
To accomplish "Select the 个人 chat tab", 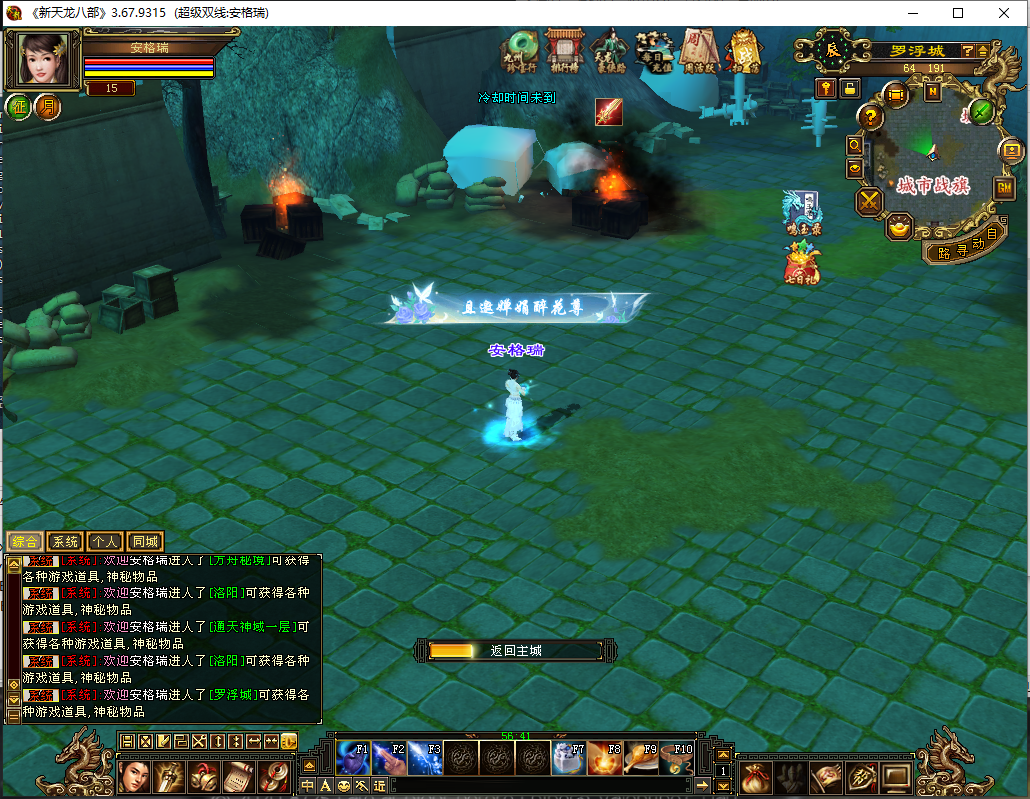I will click(x=105, y=541).
